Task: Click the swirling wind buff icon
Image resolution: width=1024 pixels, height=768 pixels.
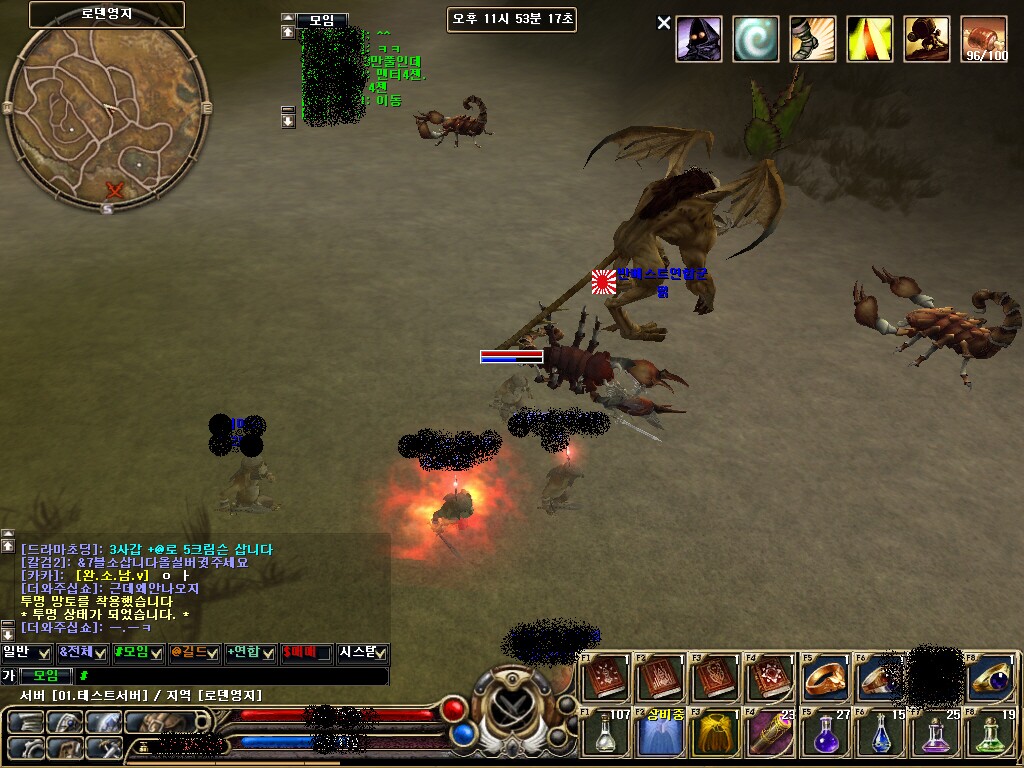Action: [x=756, y=39]
